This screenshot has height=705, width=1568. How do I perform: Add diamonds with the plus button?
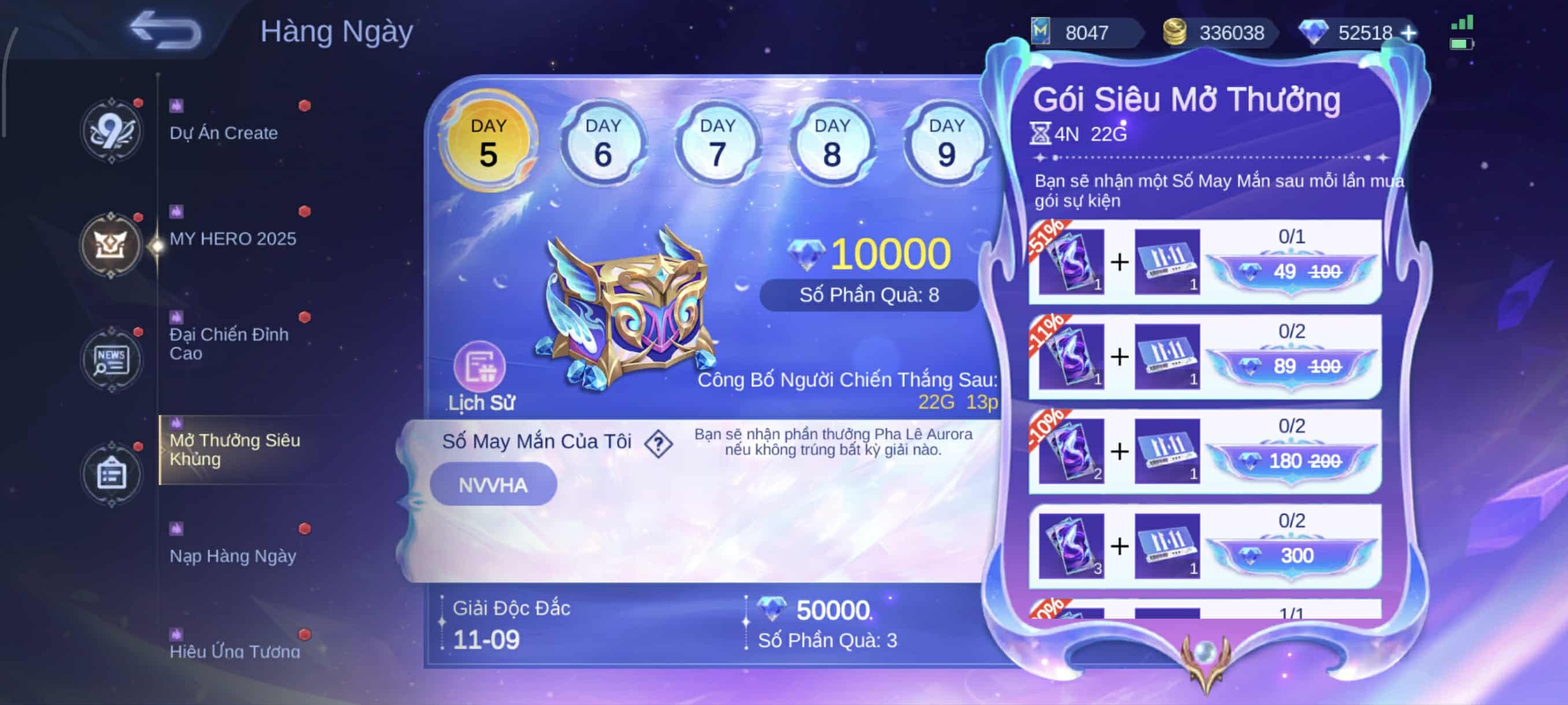tap(1408, 33)
